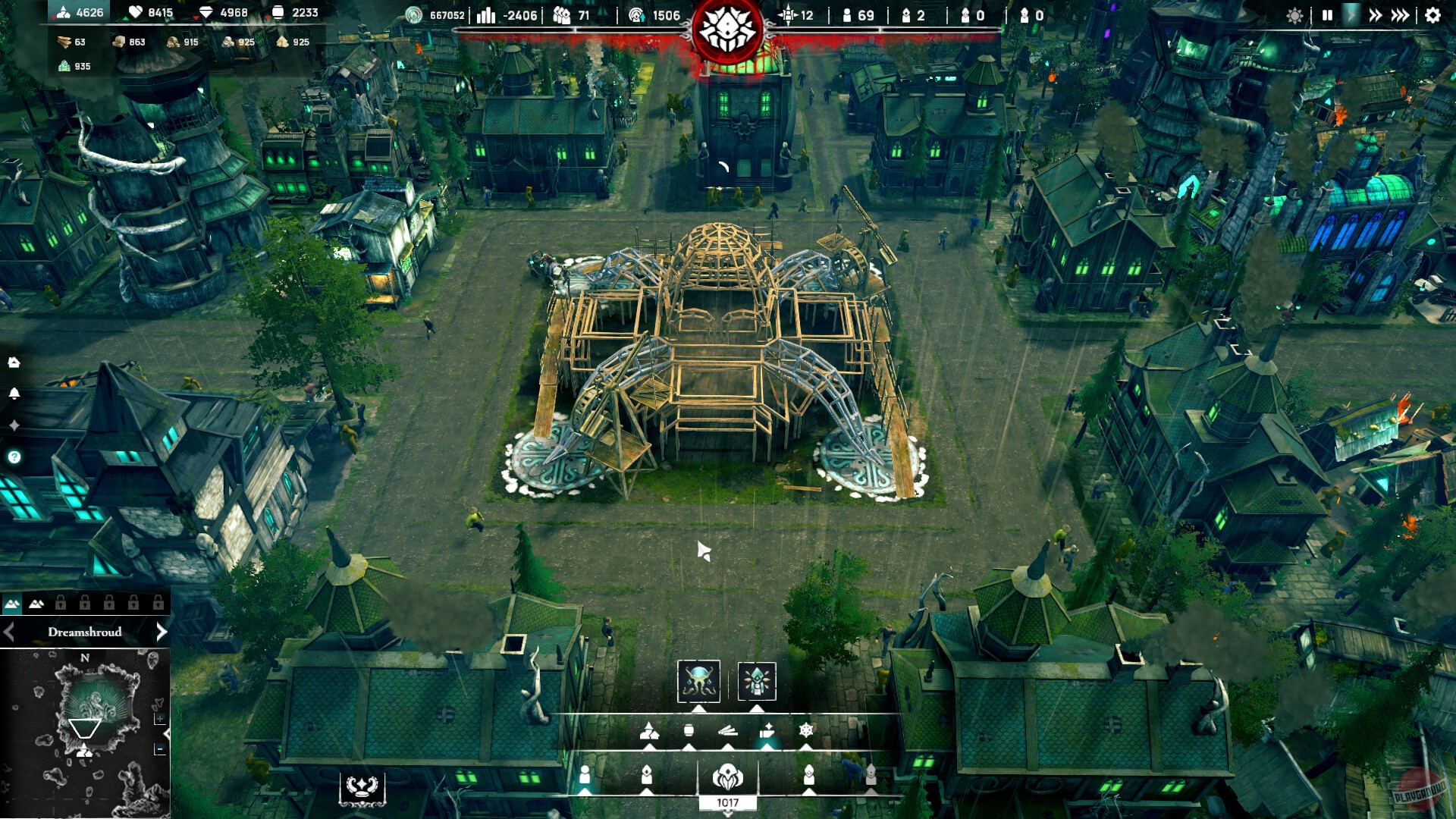Toggle the weather/sun display at top right
The image size is (1456, 819).
1294,15
